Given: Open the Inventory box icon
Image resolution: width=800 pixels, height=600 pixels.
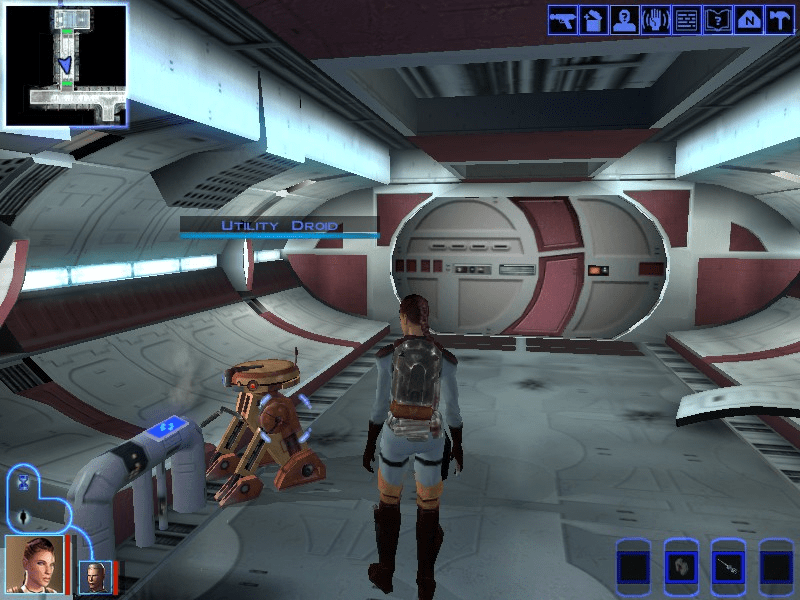Looking at the screenshot, I should pyautogui.click(x=593, y=20).
